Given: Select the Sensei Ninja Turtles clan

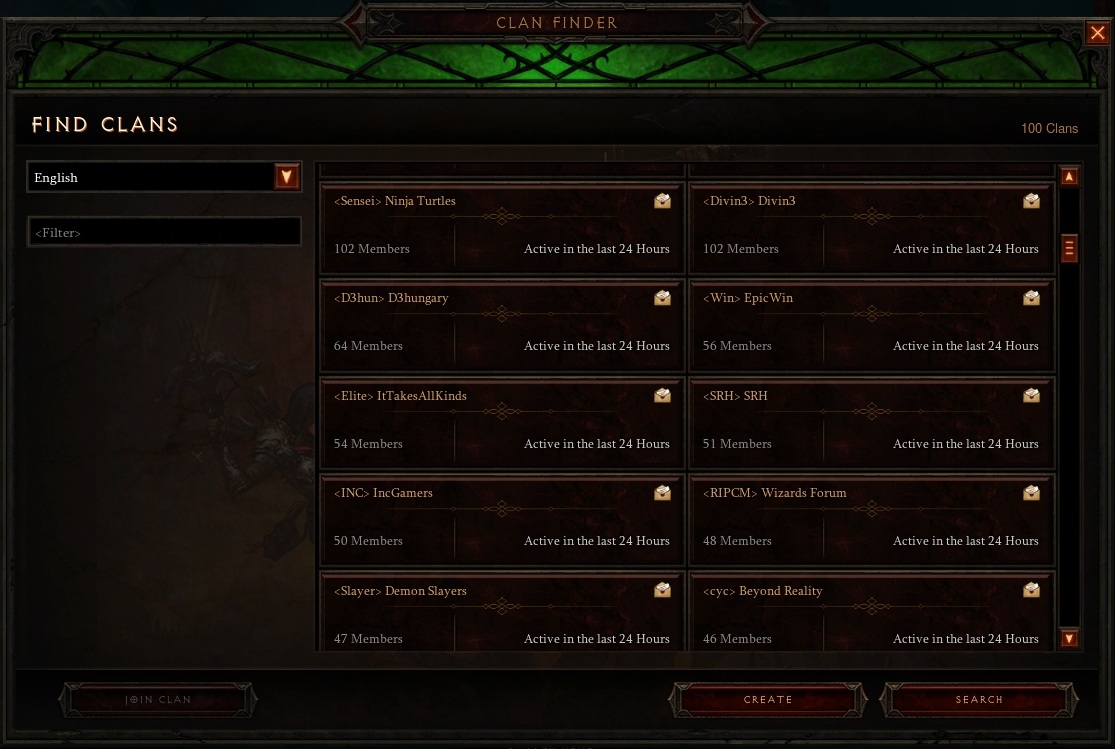Looking at the screenshot, I should 502,227.
